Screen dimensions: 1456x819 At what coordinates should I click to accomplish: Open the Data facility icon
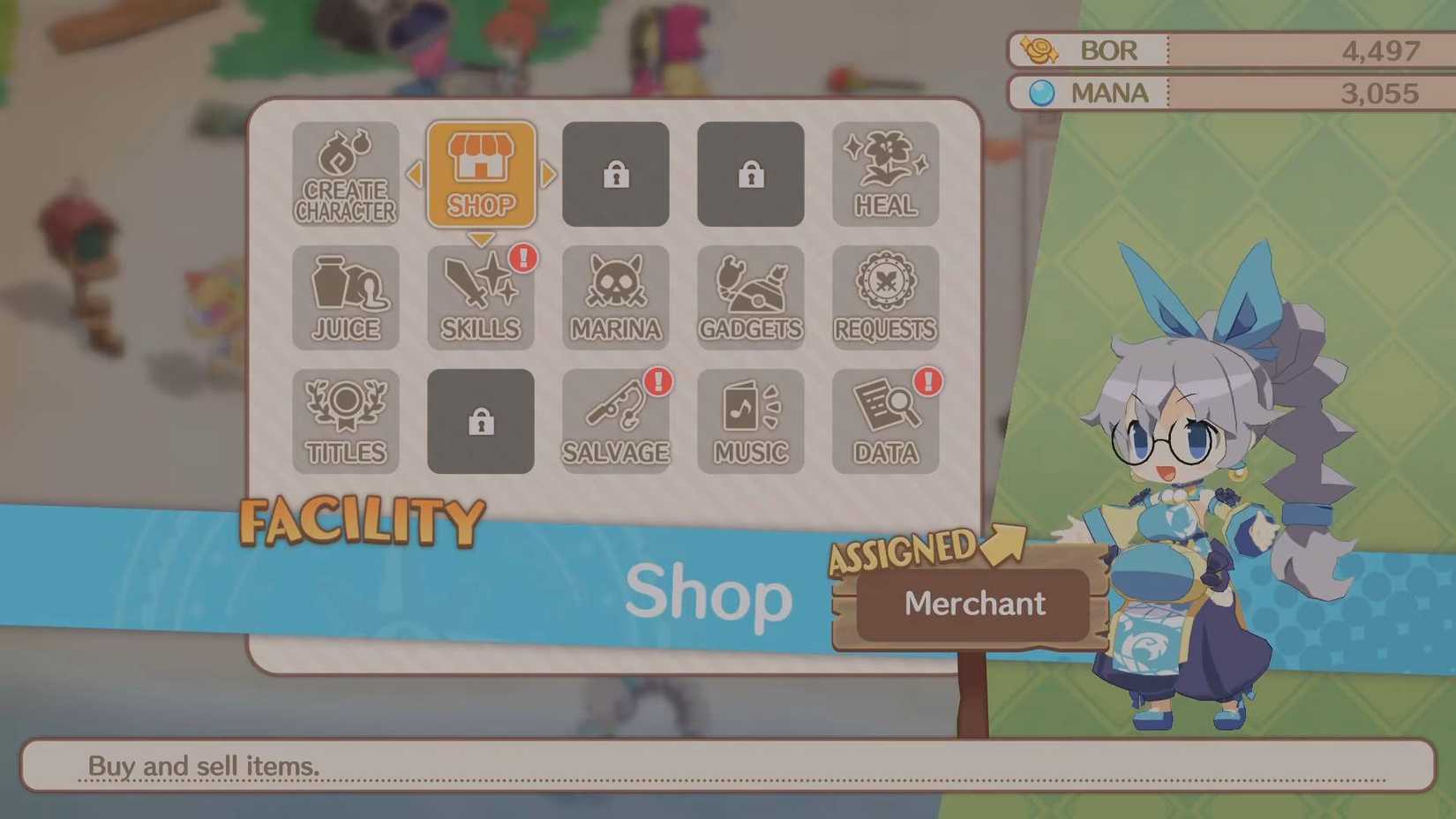(885, 422)
